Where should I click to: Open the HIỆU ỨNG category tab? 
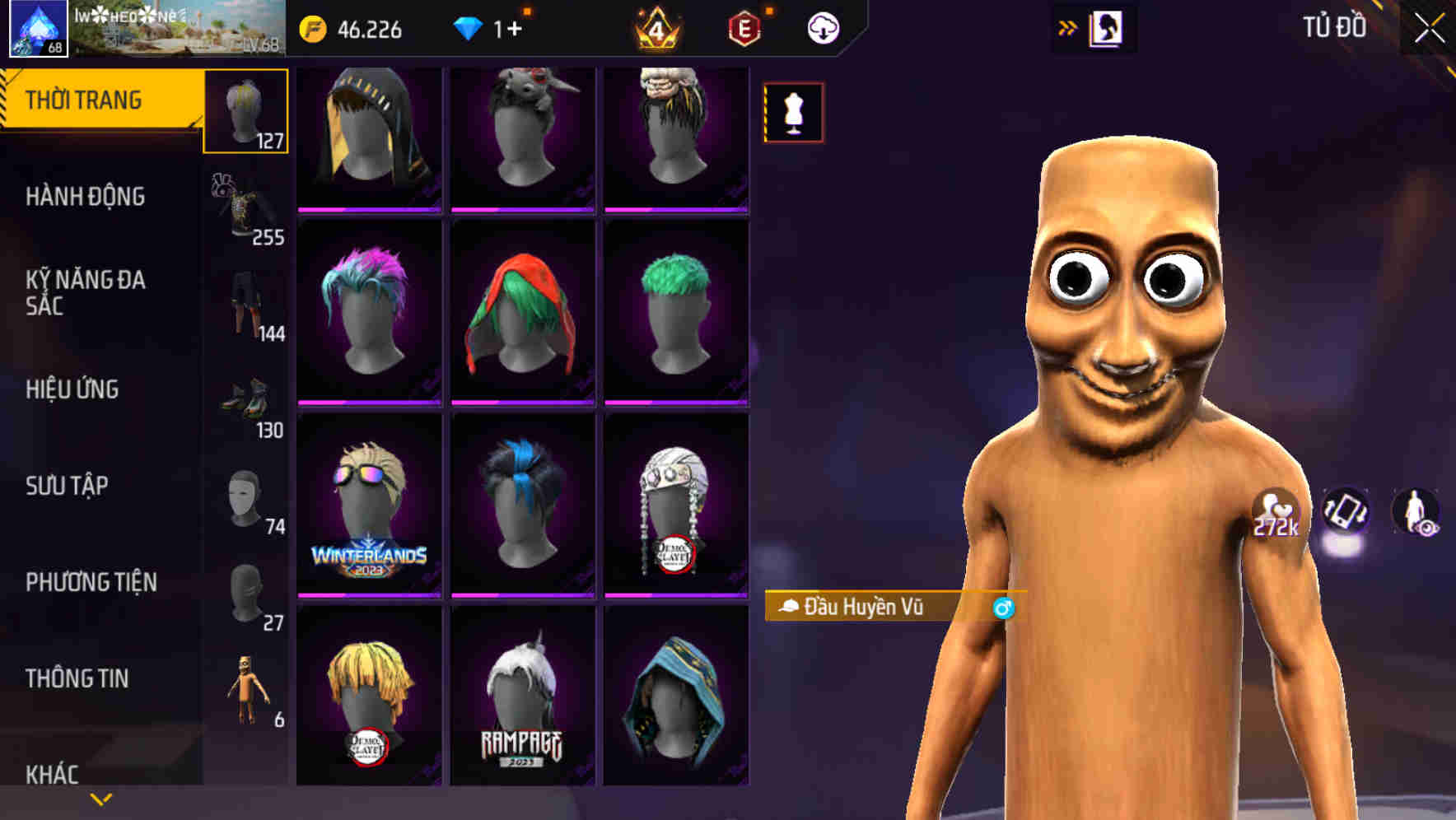(72, 389)
